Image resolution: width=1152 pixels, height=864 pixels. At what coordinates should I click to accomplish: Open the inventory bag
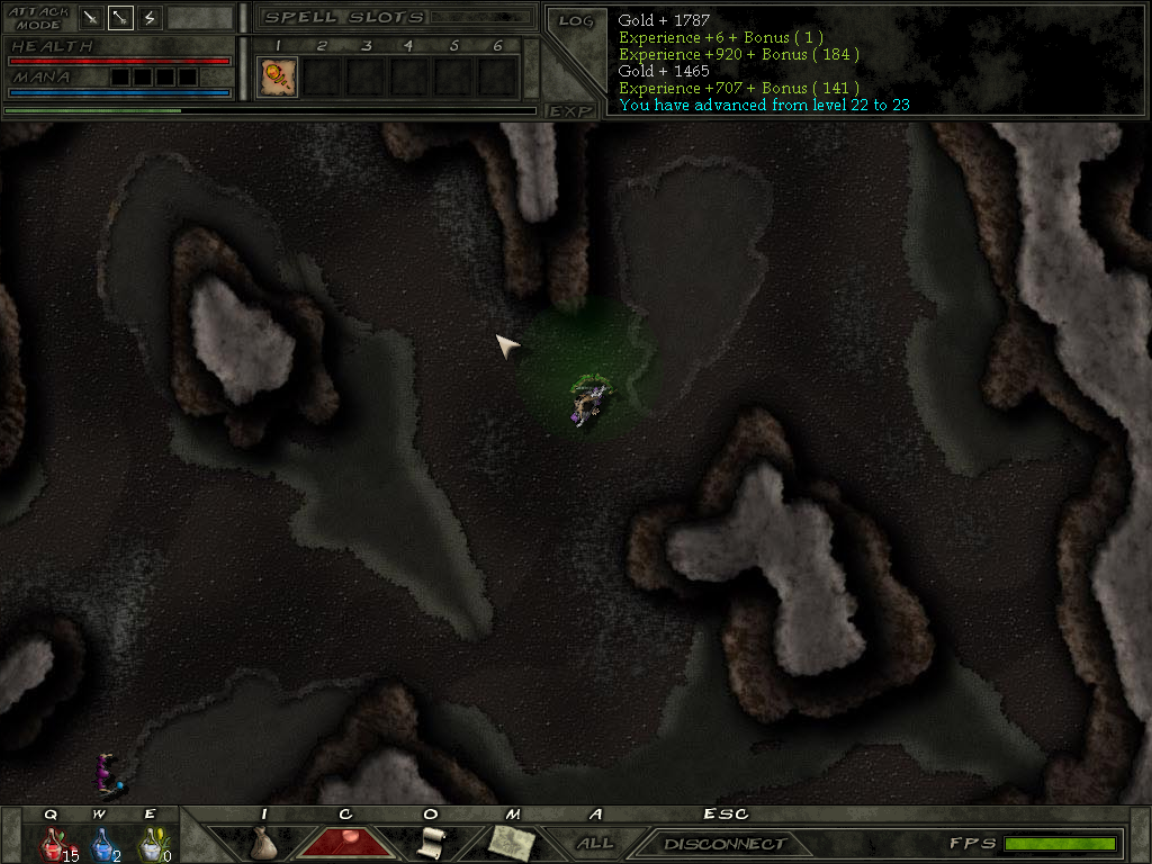pyautogui.click(x=263, y=843)
